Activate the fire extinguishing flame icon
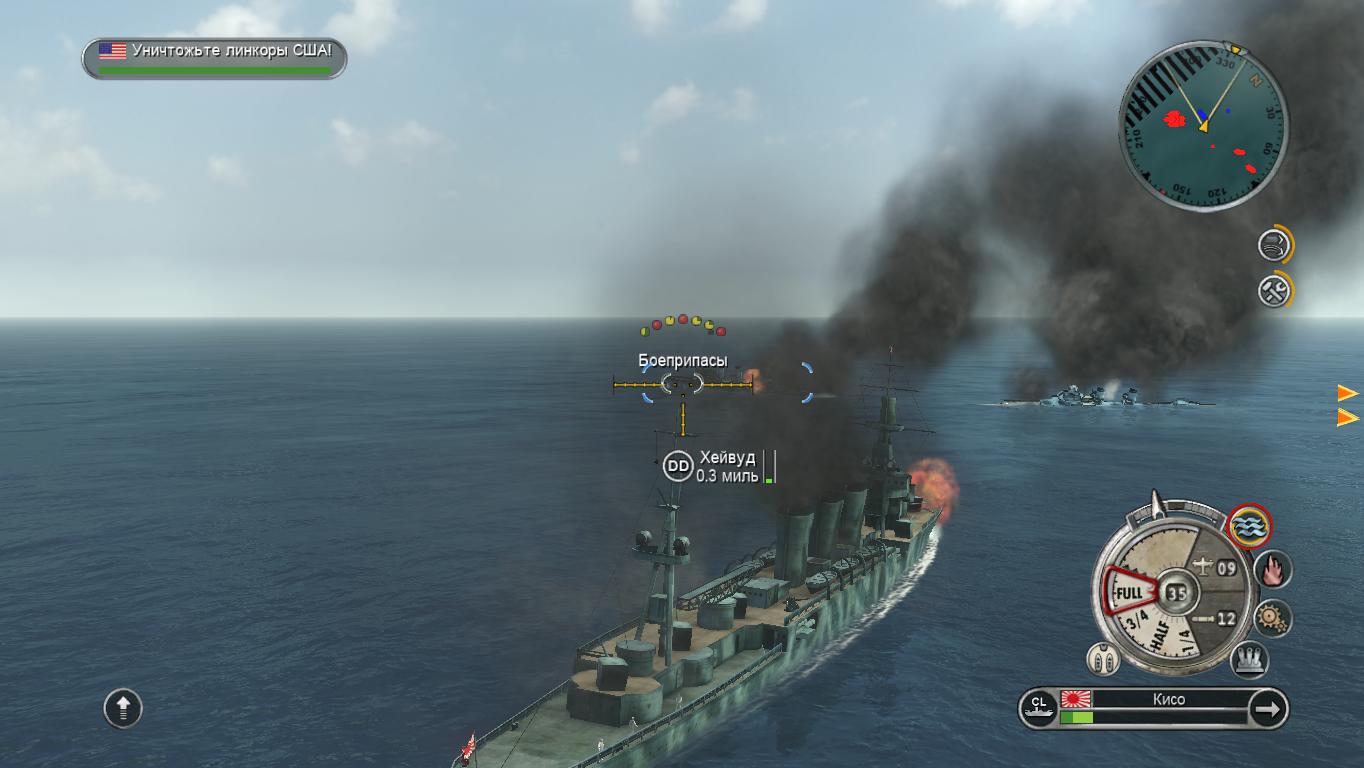The width and height of the screenshot is (1364, 768). point(1273,570)
